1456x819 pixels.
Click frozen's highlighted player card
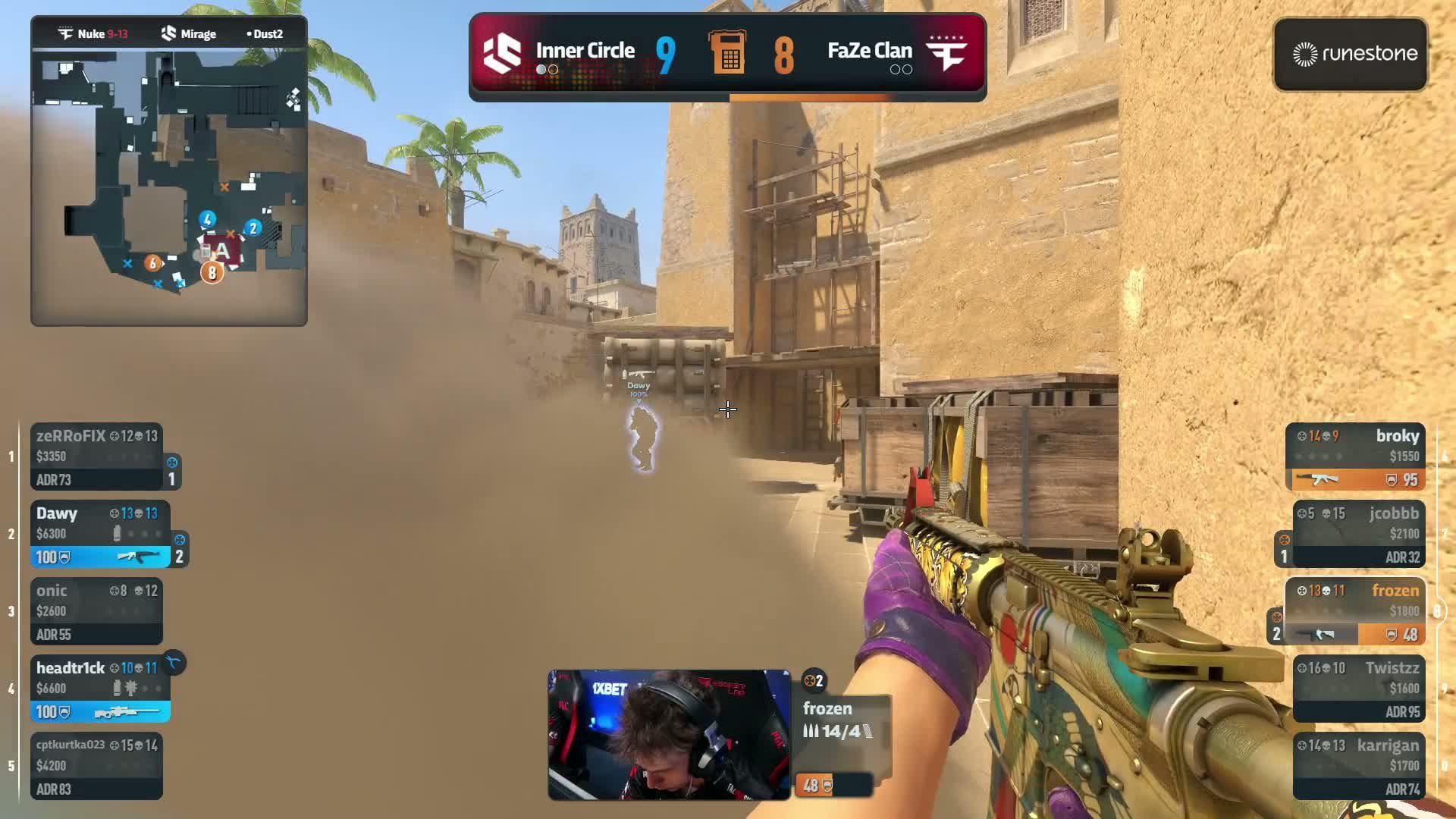1355,611
